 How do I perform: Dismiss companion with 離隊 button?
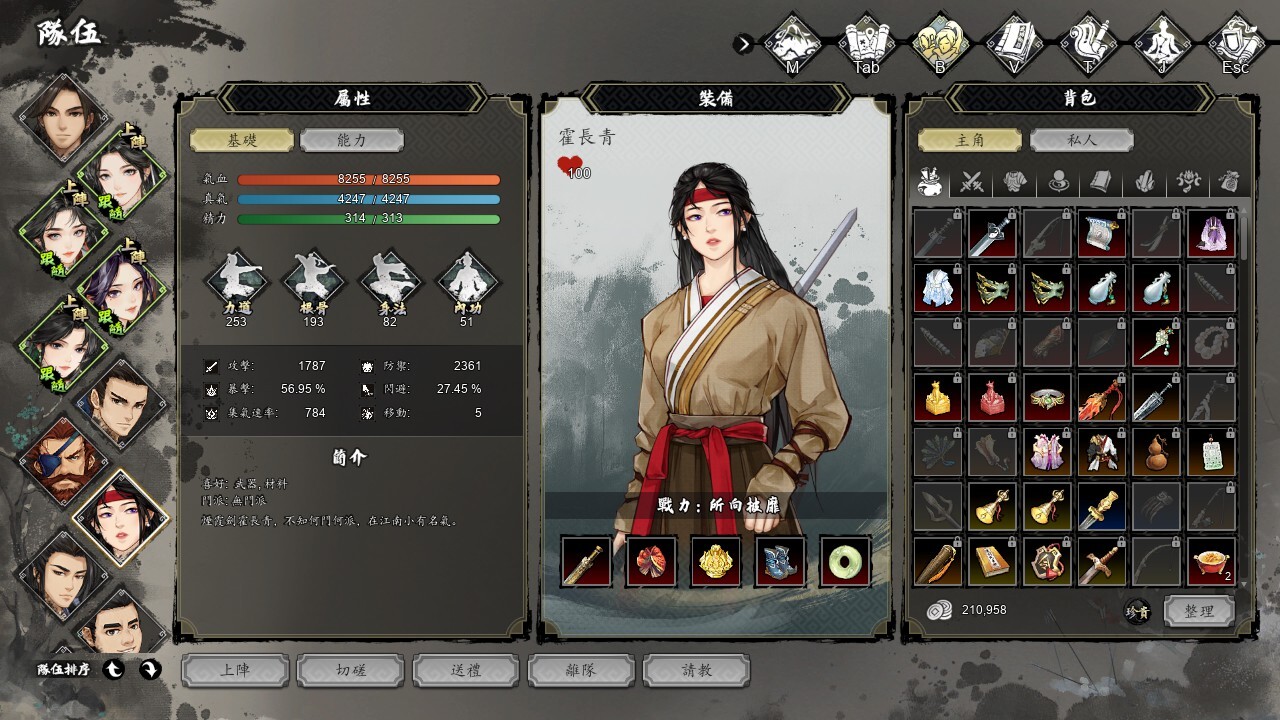(x=581, y=670)
